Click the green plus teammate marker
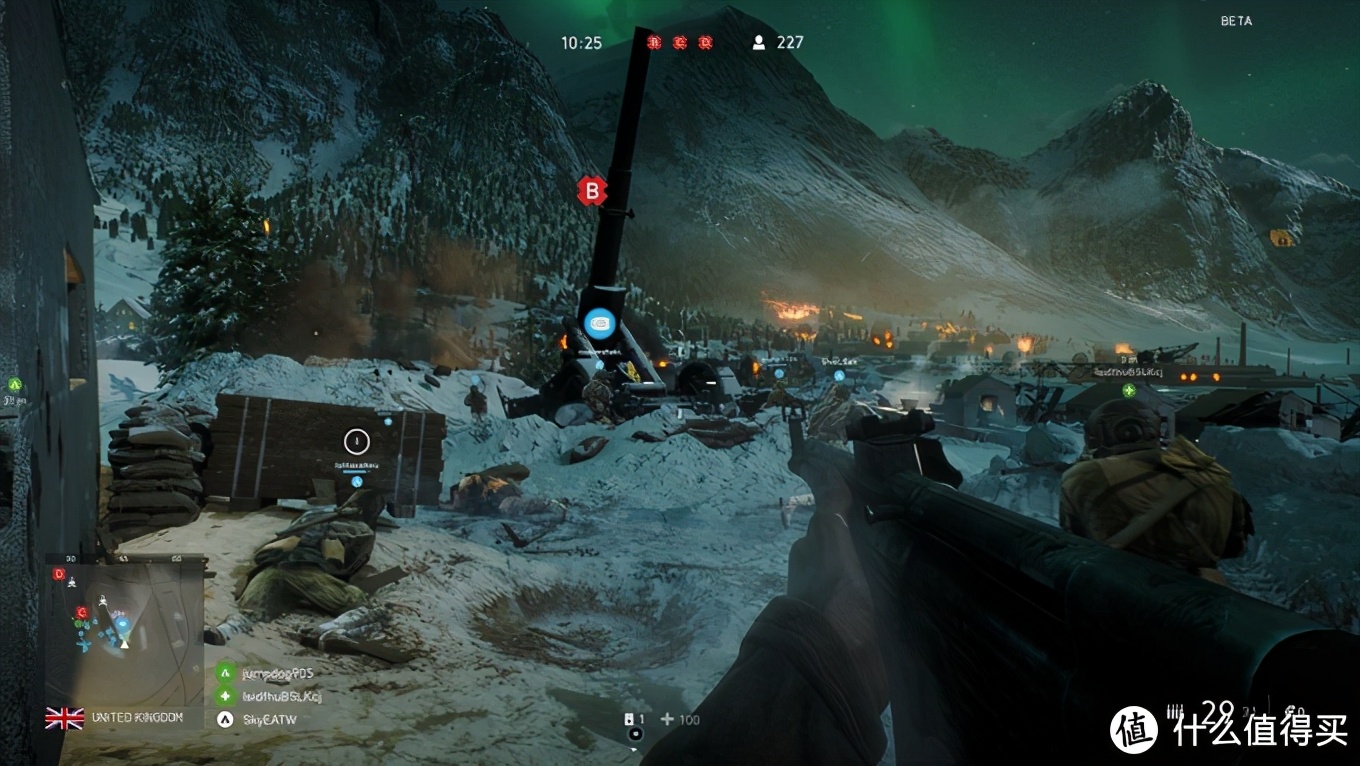Screen dimensions: 1360x766 [1129, 390]
